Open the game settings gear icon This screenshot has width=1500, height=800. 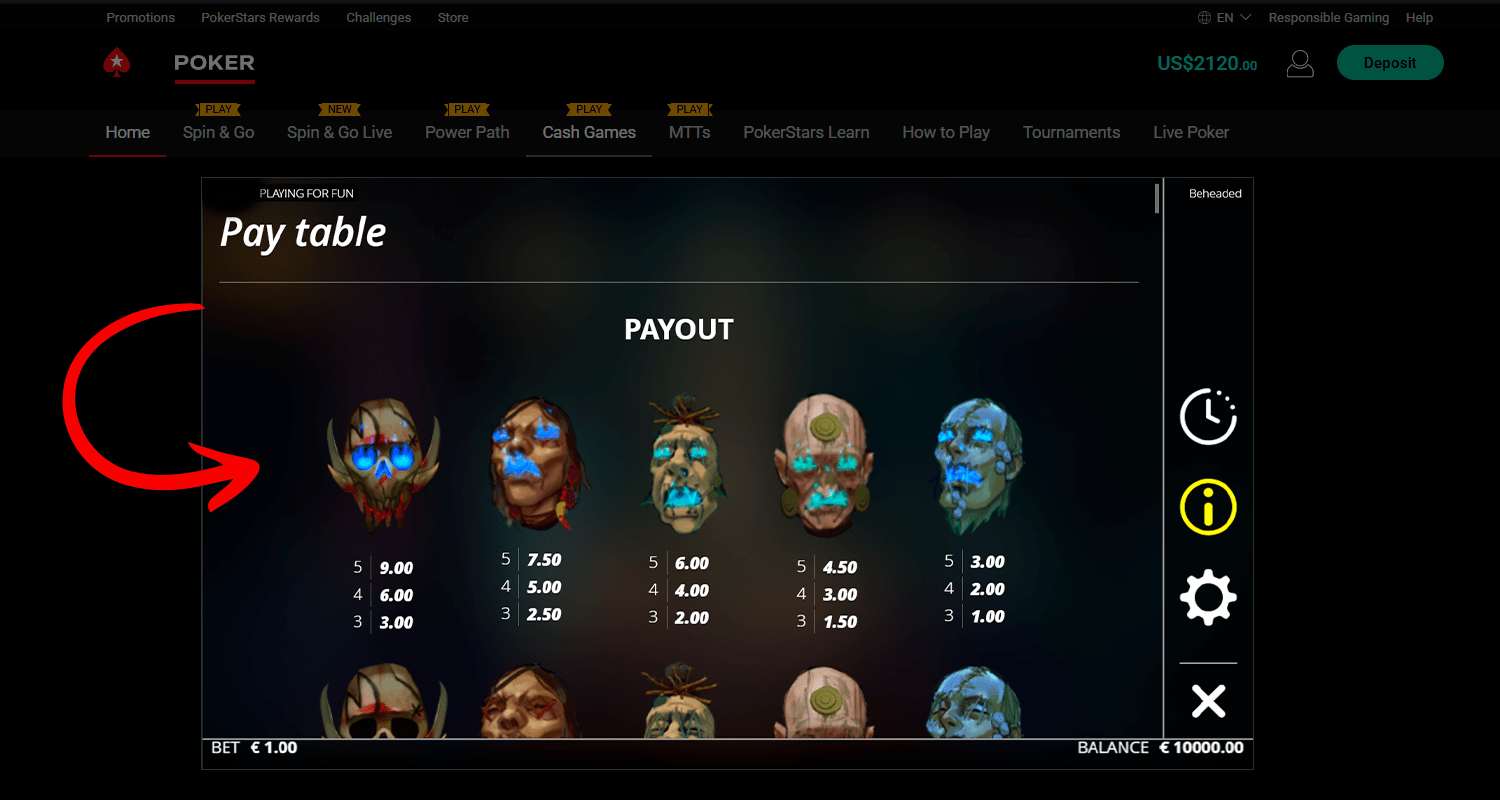[1208, 598]
